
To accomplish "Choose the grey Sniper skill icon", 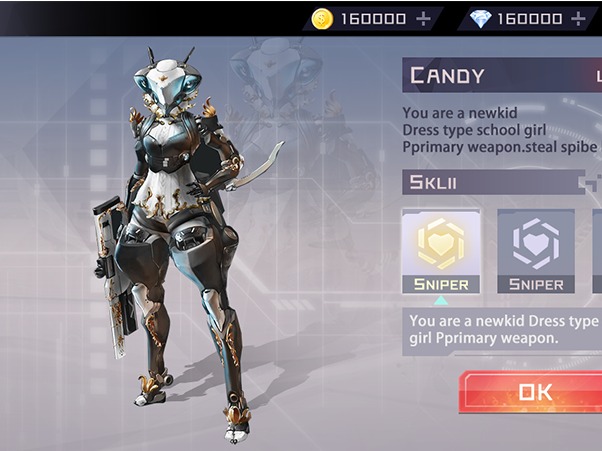I will tap(535, 251).
